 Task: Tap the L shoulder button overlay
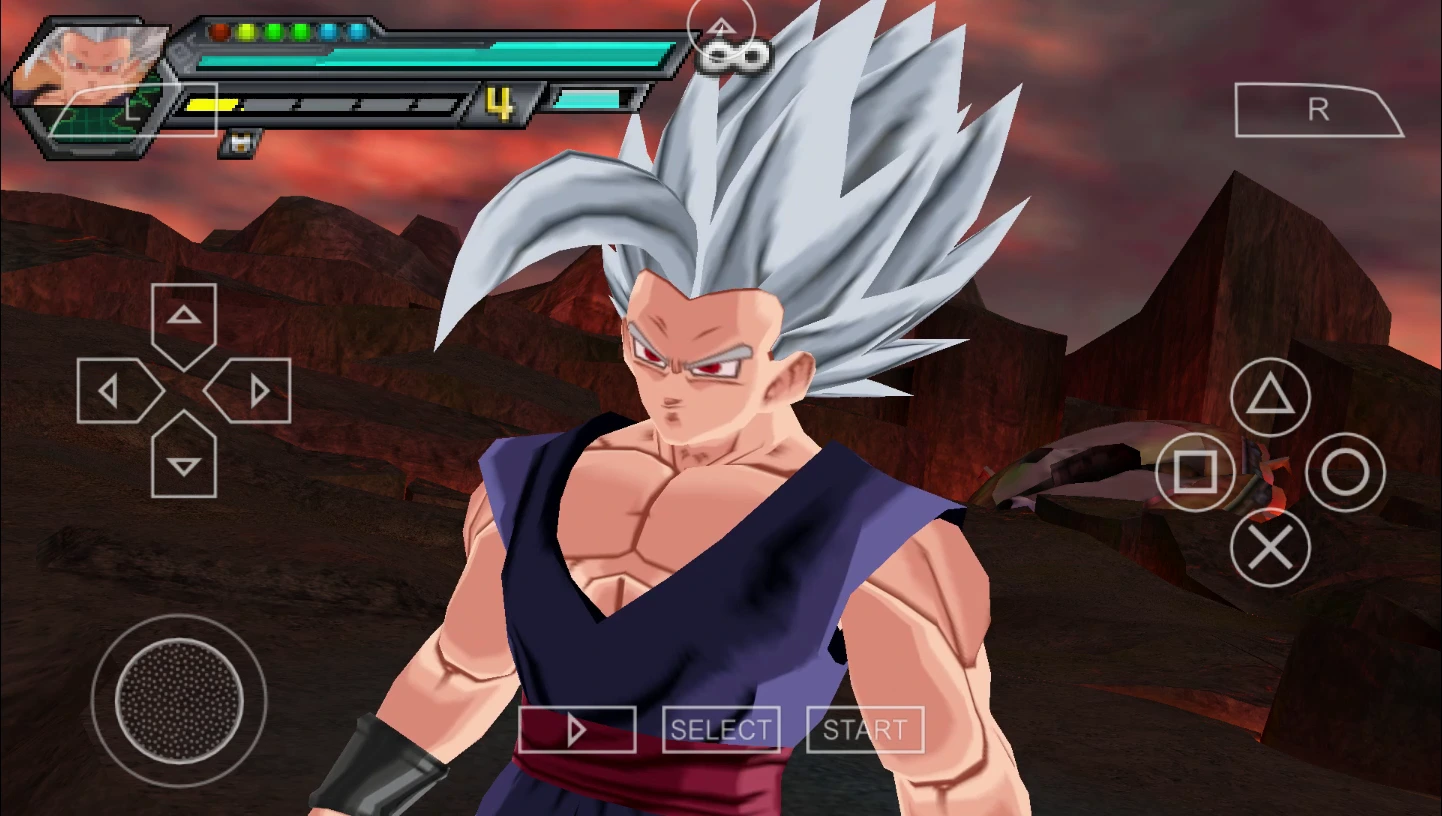click(x=133, y=111)
